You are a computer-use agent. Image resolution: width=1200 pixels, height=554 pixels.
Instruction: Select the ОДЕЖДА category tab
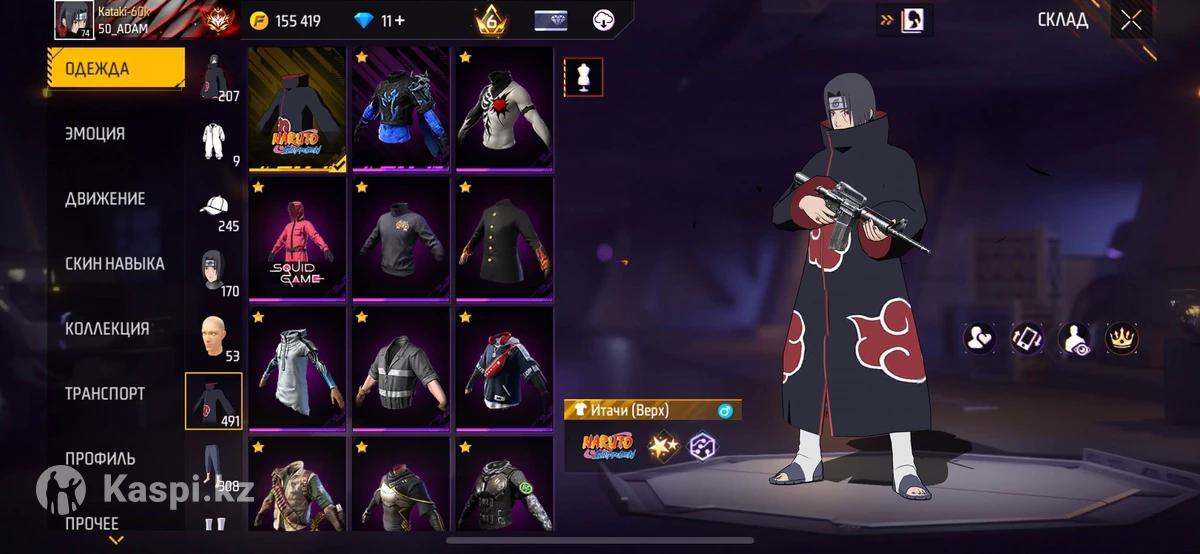pyautogui.click(x=116, y=69)
